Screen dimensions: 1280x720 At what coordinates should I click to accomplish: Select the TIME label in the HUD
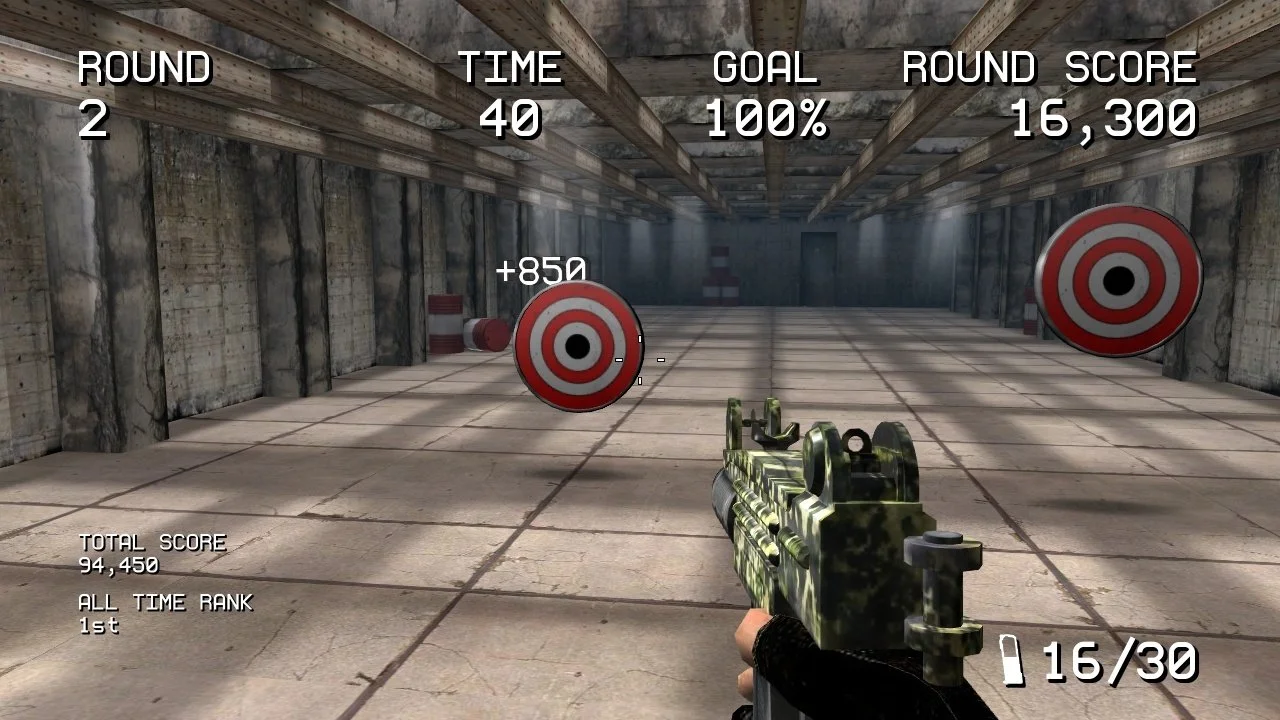(x=509, y=68)
